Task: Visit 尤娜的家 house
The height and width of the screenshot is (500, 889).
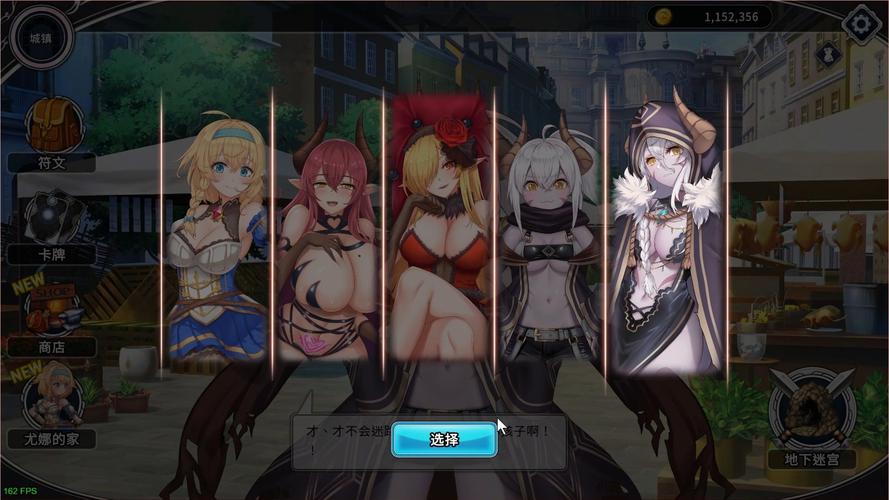Action: click(x=51, y=400)
